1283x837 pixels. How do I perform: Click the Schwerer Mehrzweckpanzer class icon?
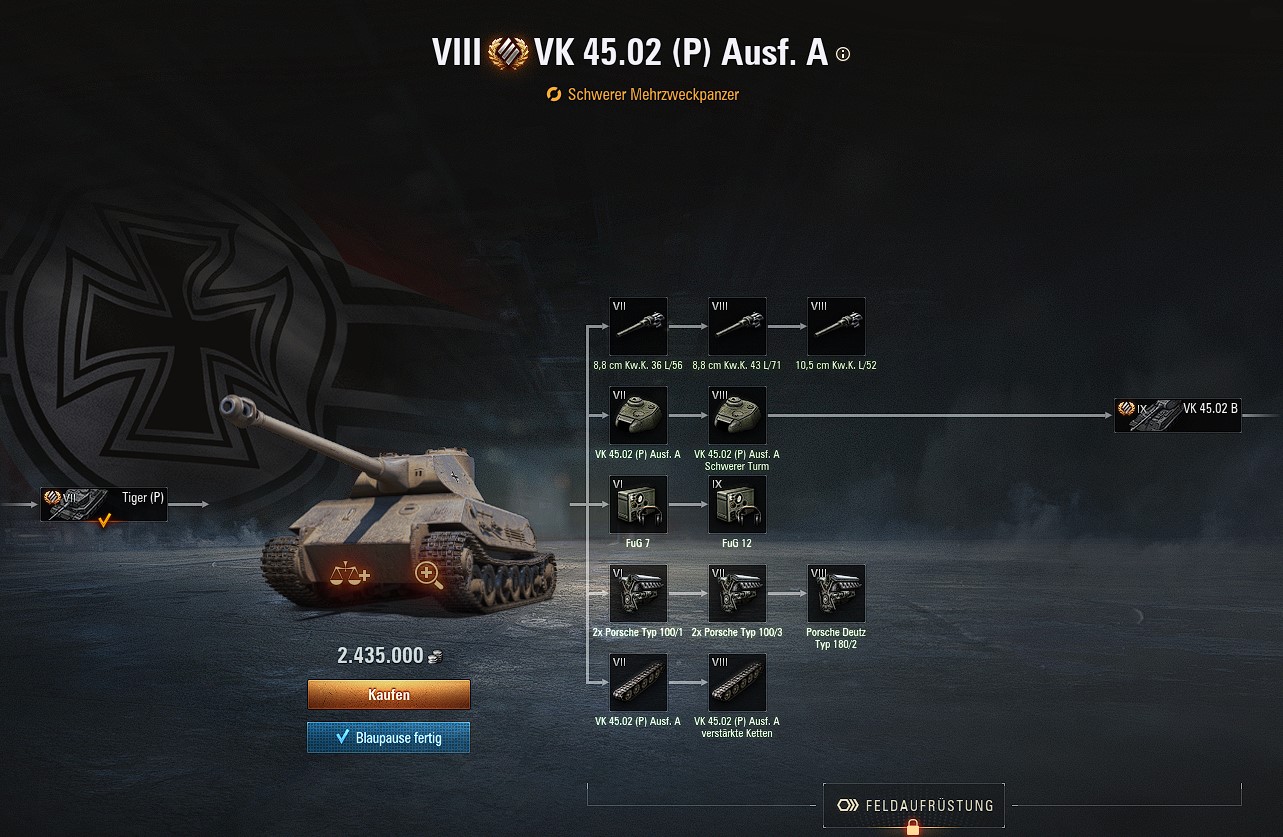pos(554,96)
